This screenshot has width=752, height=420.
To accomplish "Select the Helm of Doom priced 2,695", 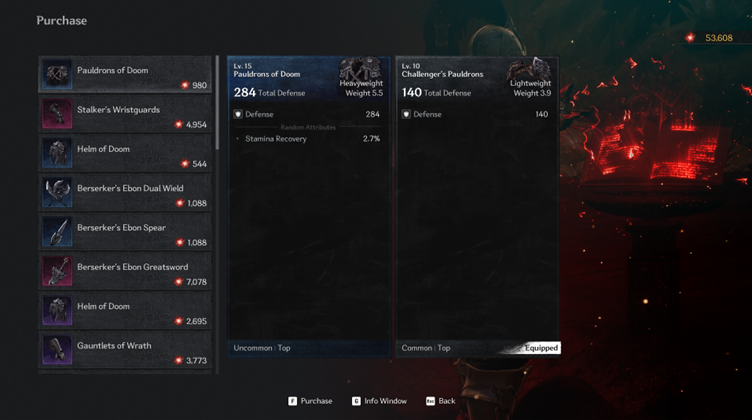I will 125,311.
